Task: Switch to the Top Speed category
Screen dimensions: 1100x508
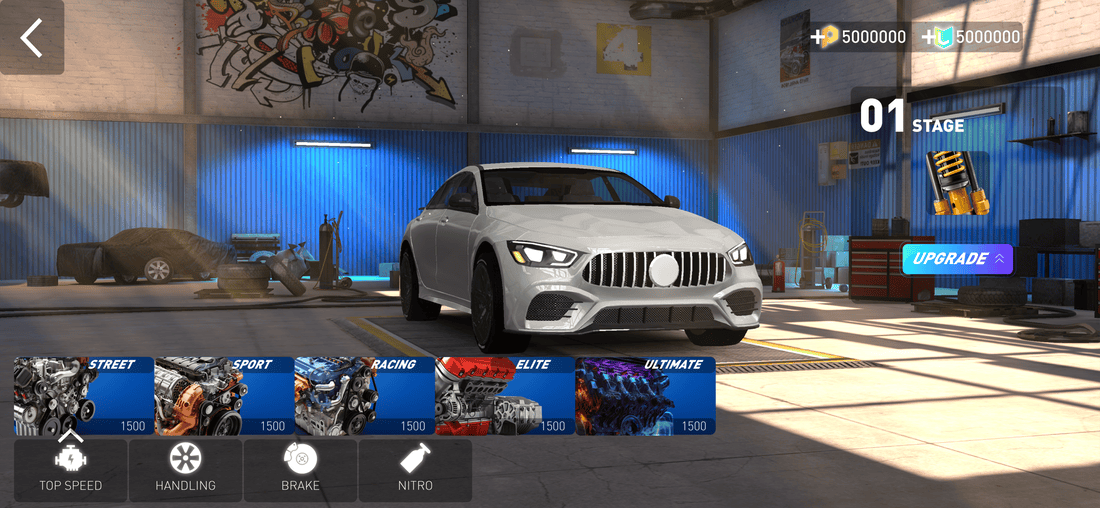Action: pyautogui.click(x=70, y=470)
